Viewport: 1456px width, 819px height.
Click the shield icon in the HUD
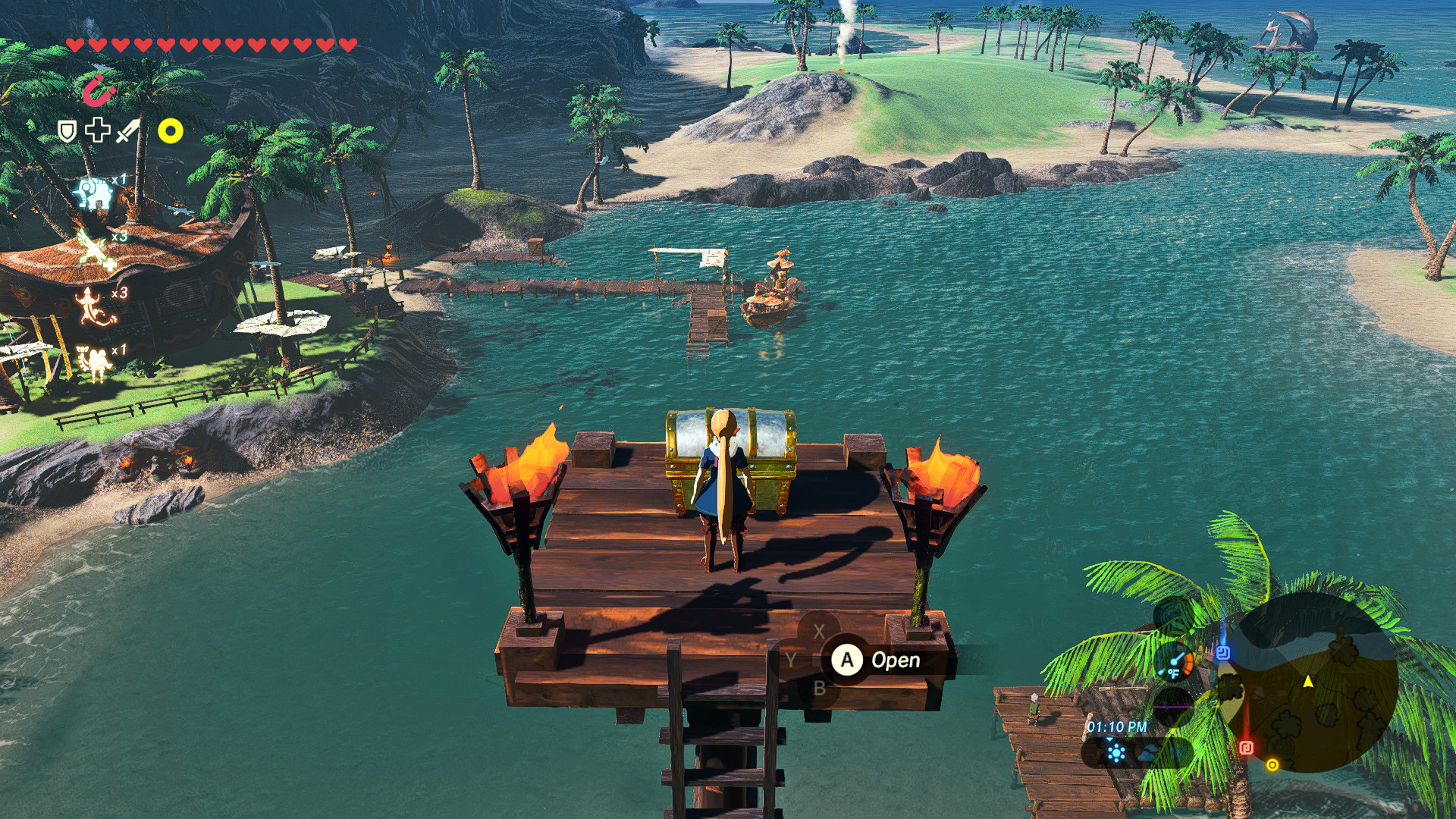click(66, 130)
